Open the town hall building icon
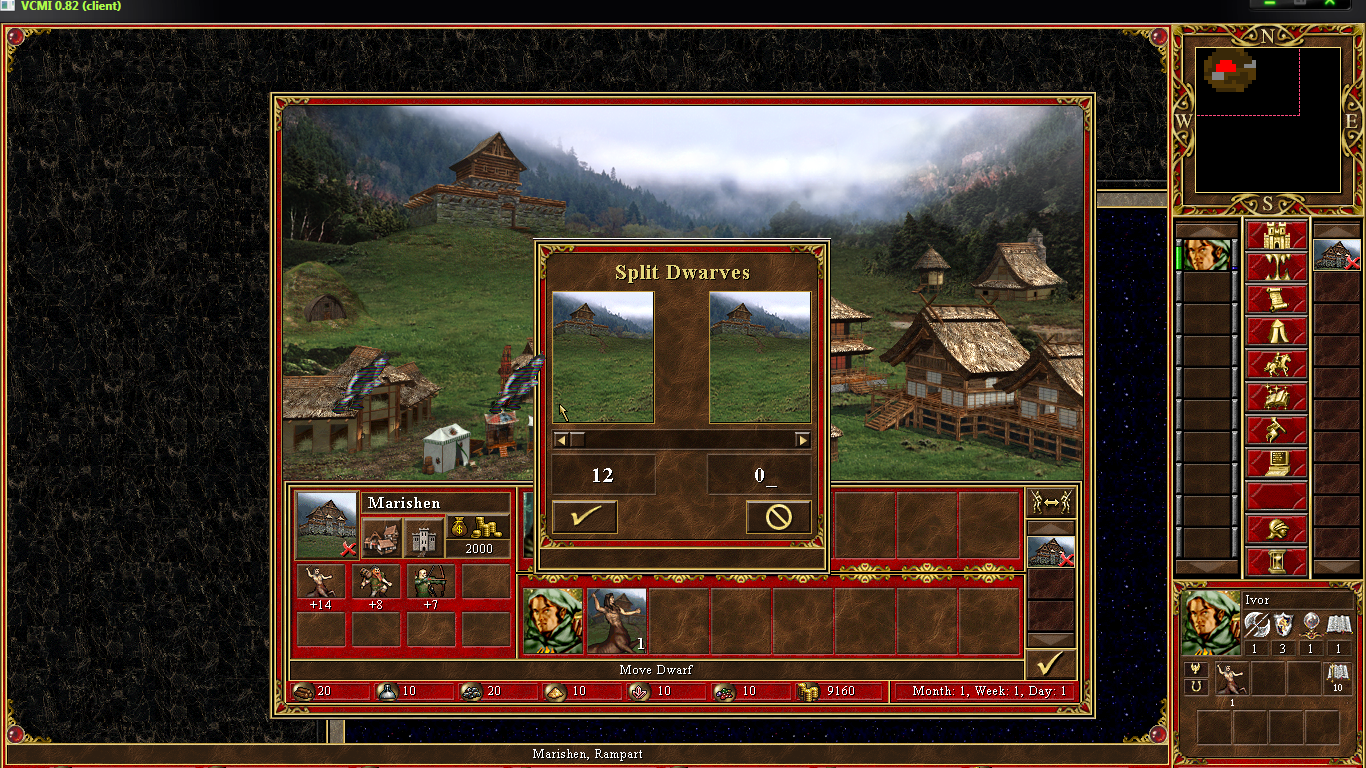The image size is (1366, 768). tap(381, 539)
